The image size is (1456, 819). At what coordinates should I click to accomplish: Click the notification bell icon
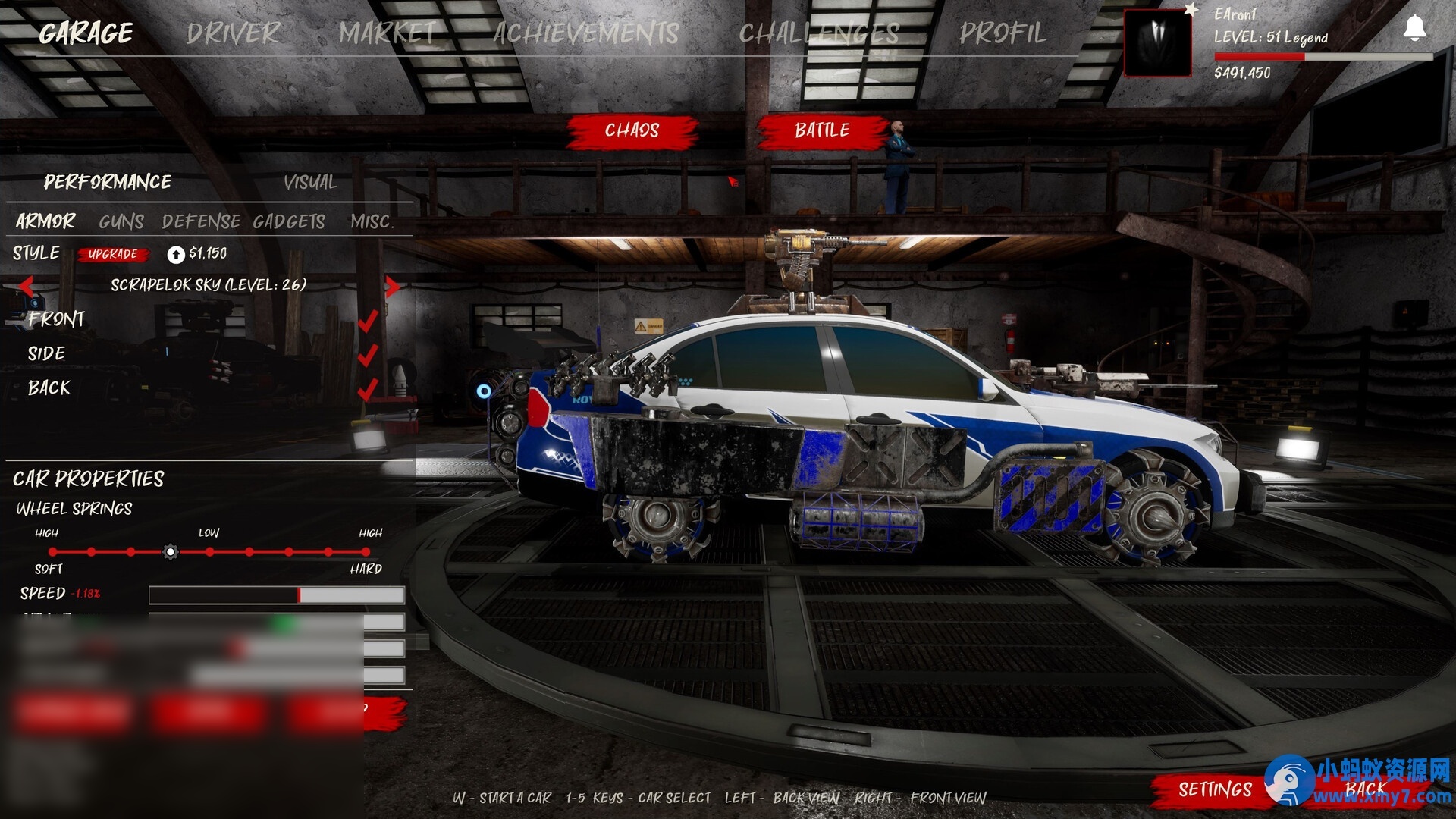pos(1414,29)
